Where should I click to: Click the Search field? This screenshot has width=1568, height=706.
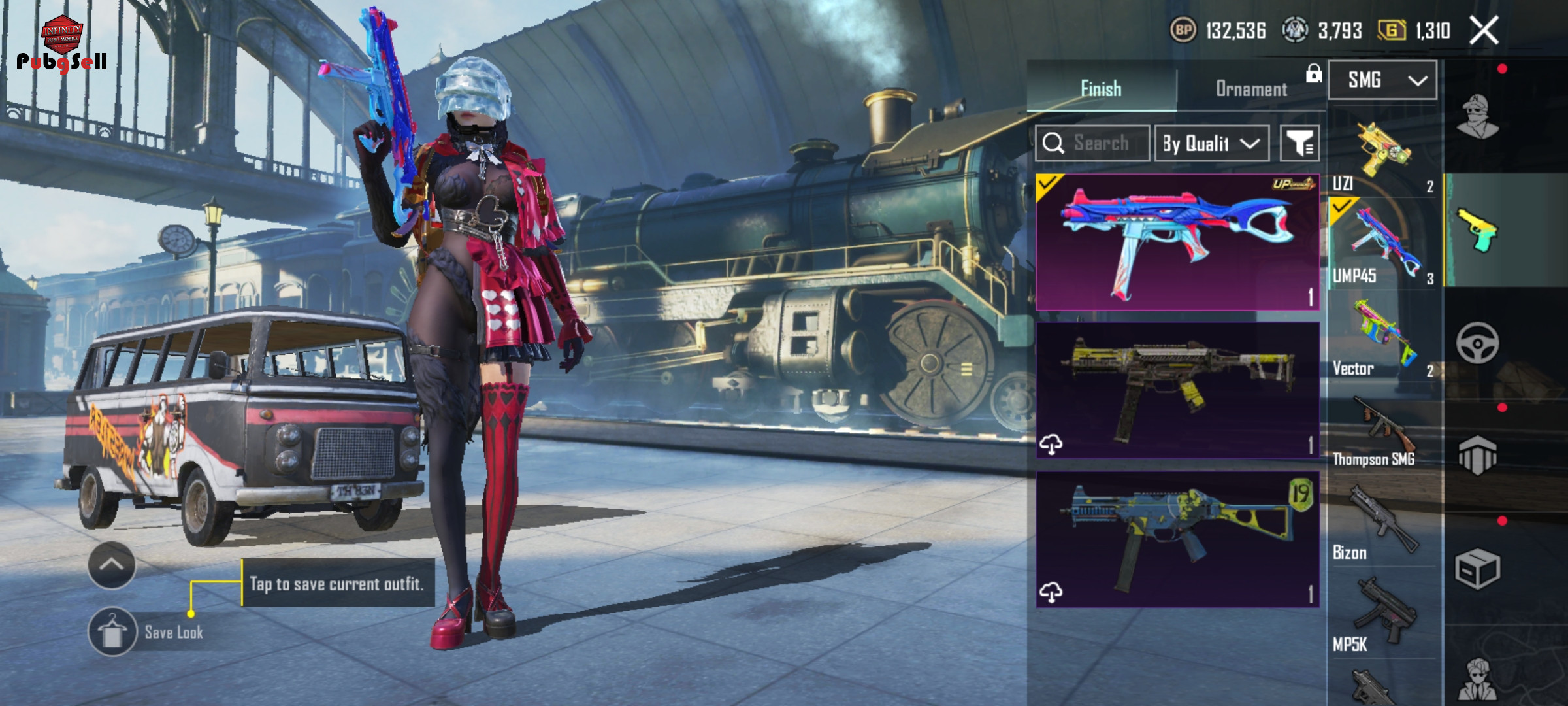tap(1100, 143)
